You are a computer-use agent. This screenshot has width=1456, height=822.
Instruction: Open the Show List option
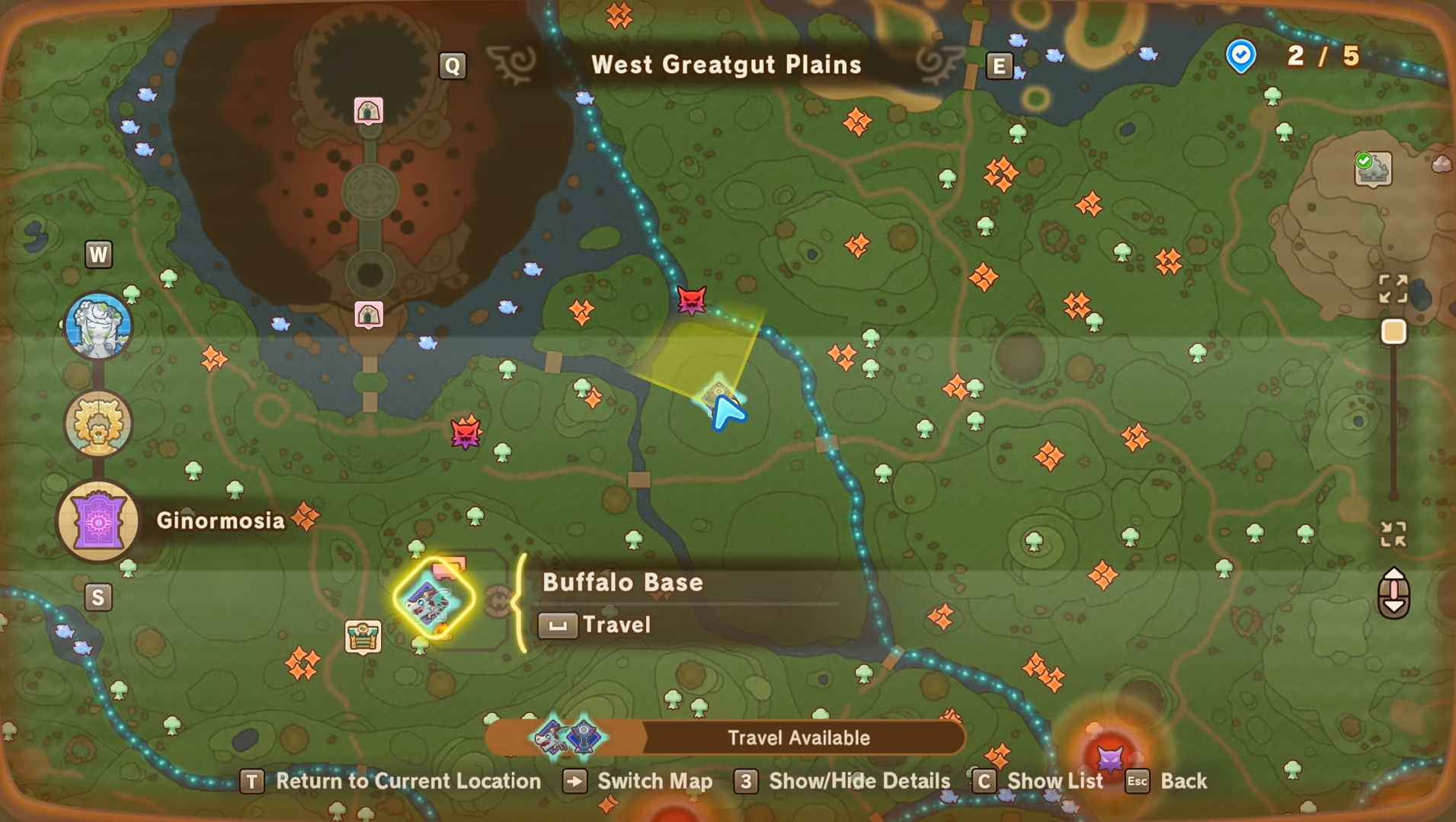(1038, 781)
